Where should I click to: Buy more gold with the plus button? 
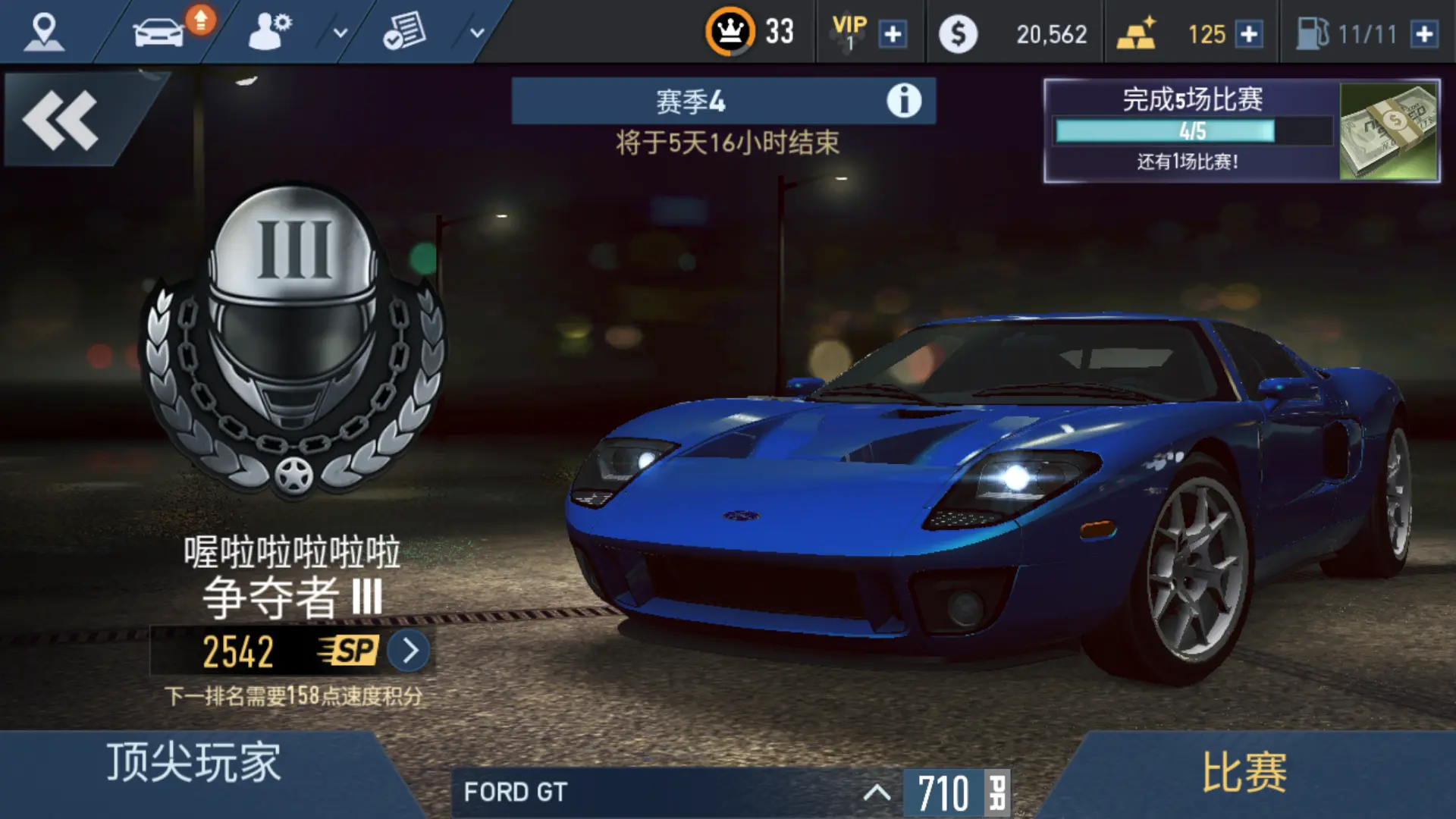(x=1247, y=34)
